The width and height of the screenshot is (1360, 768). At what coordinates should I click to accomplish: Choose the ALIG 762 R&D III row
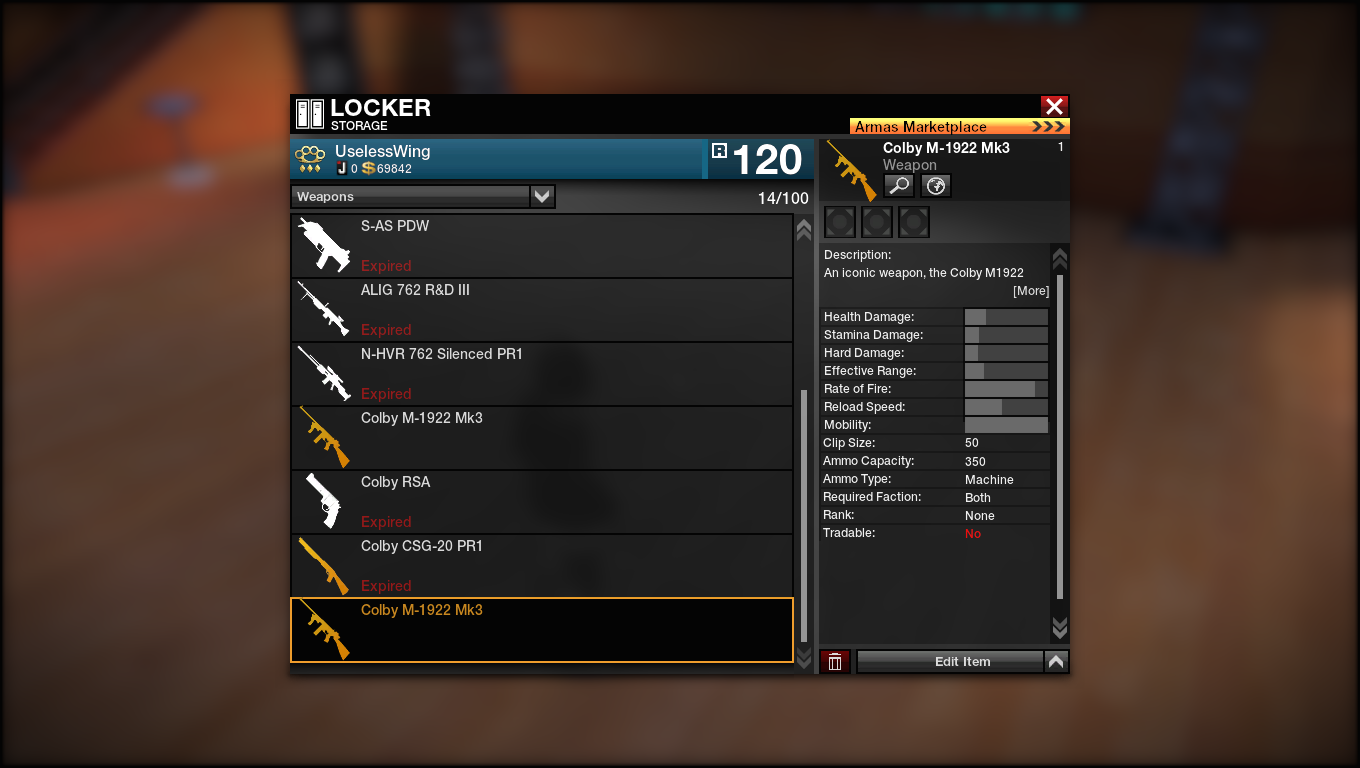click(541, 310)
